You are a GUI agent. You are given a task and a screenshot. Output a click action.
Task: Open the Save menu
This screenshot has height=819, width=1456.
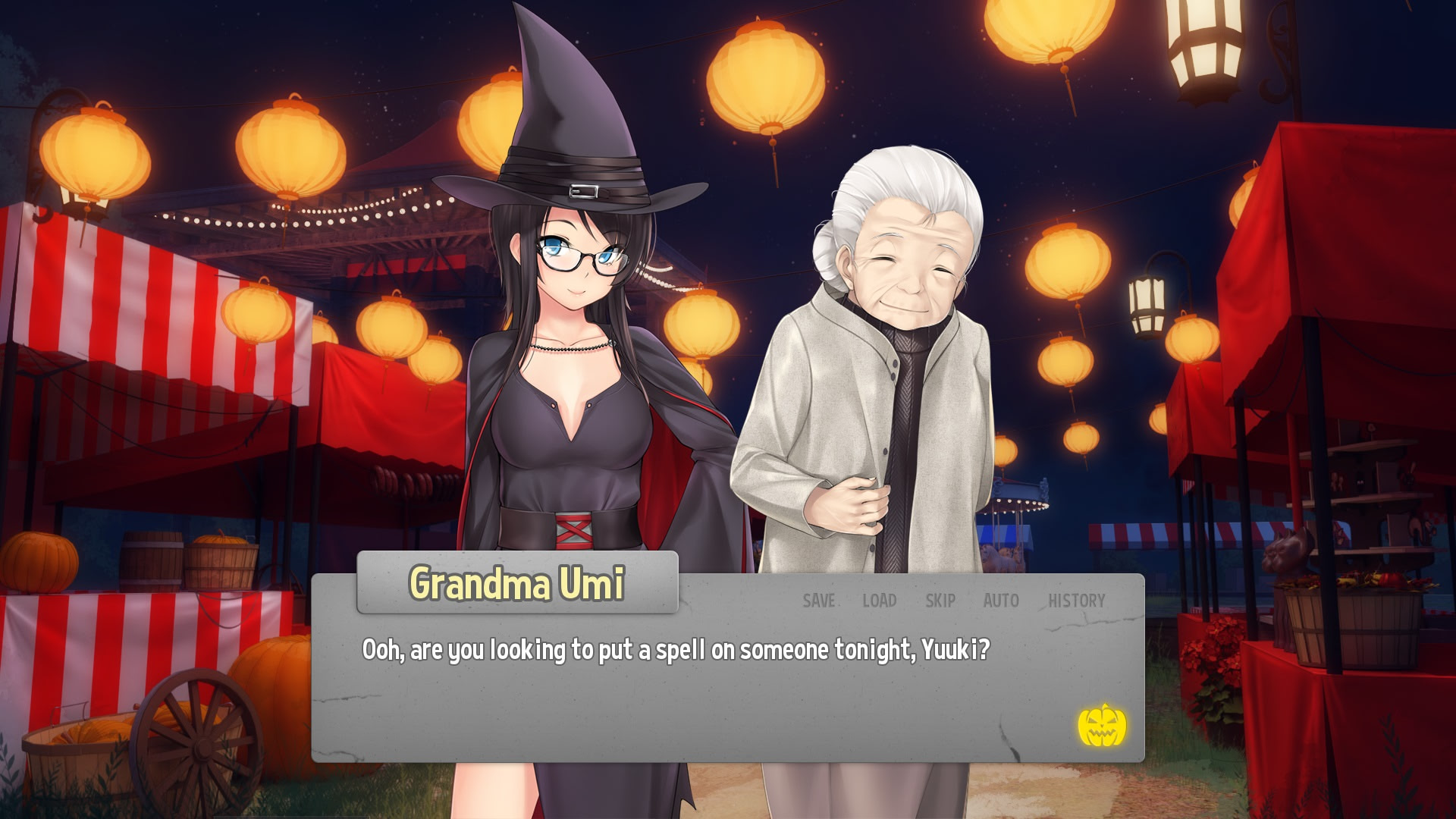click(x=818, y=601)
